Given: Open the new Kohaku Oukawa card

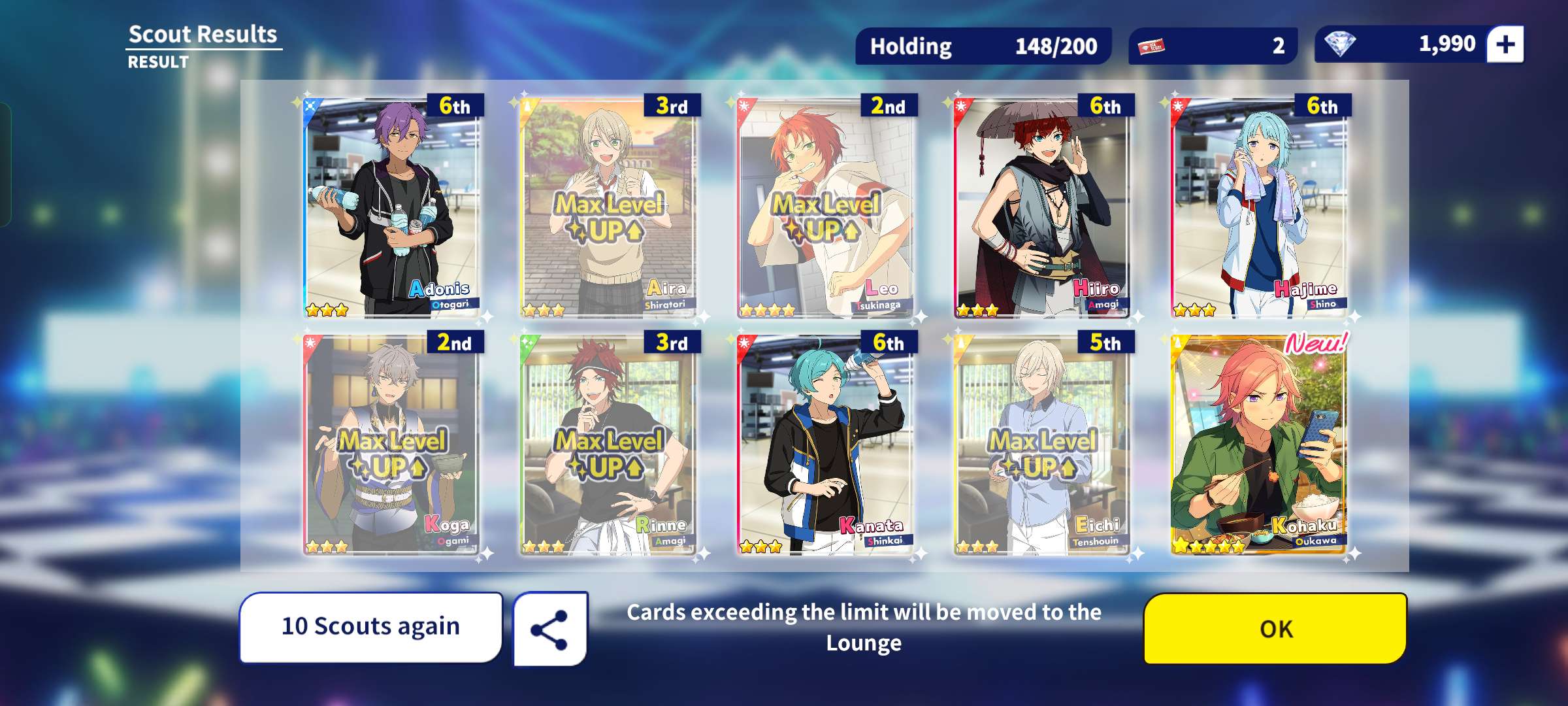Looking at the screenshot, I should (1260, 445).
